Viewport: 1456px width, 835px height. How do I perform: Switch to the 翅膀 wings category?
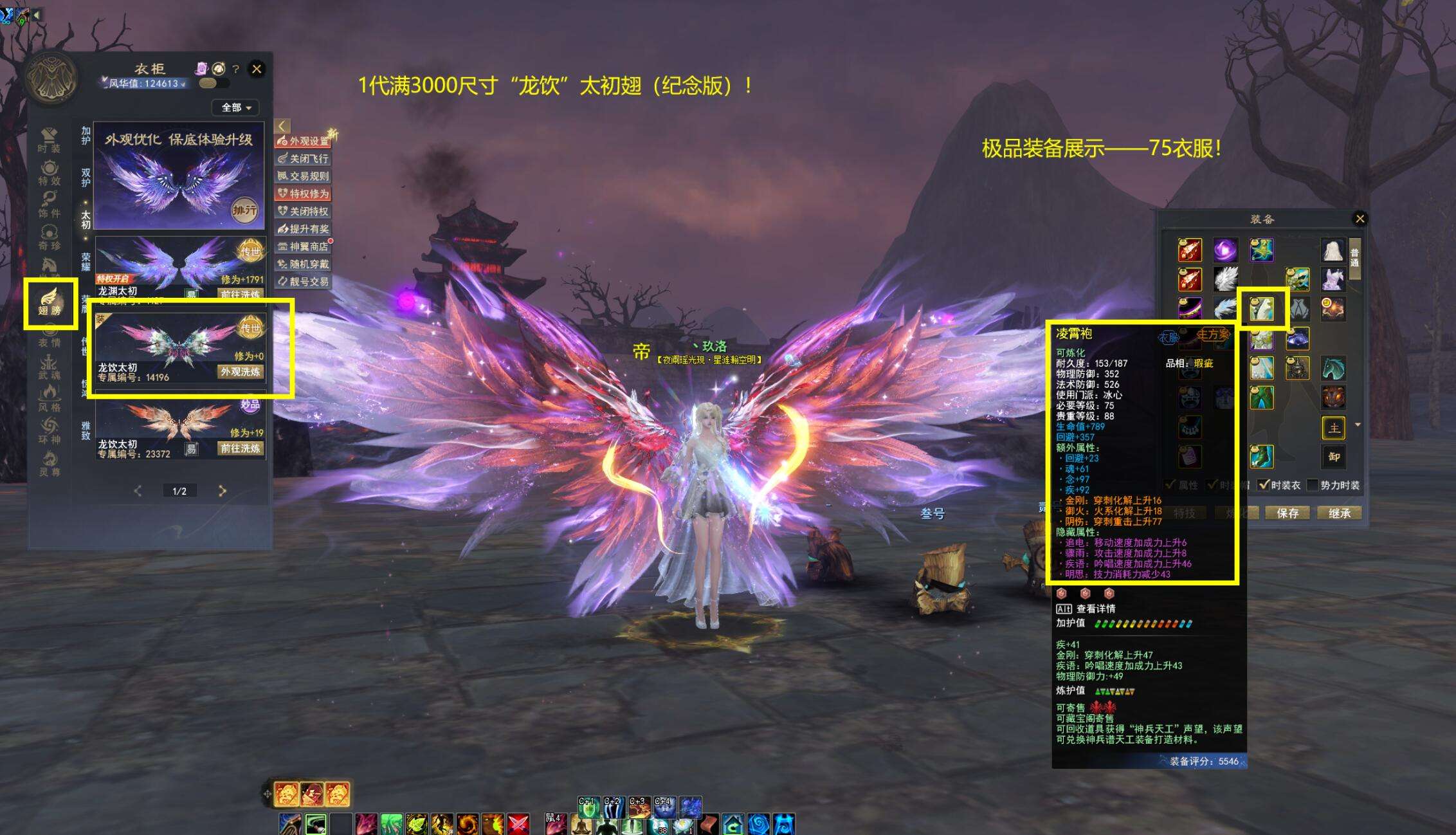pos(50,302)
